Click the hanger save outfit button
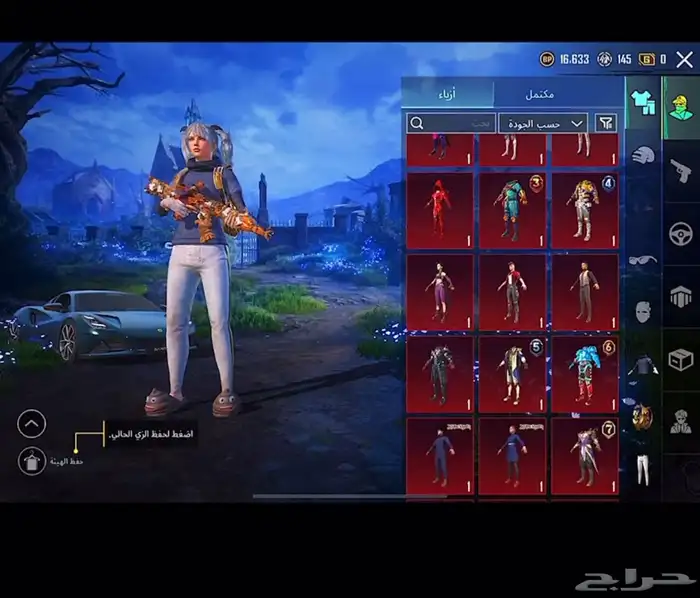700x598 pixels. pos(32,460)
